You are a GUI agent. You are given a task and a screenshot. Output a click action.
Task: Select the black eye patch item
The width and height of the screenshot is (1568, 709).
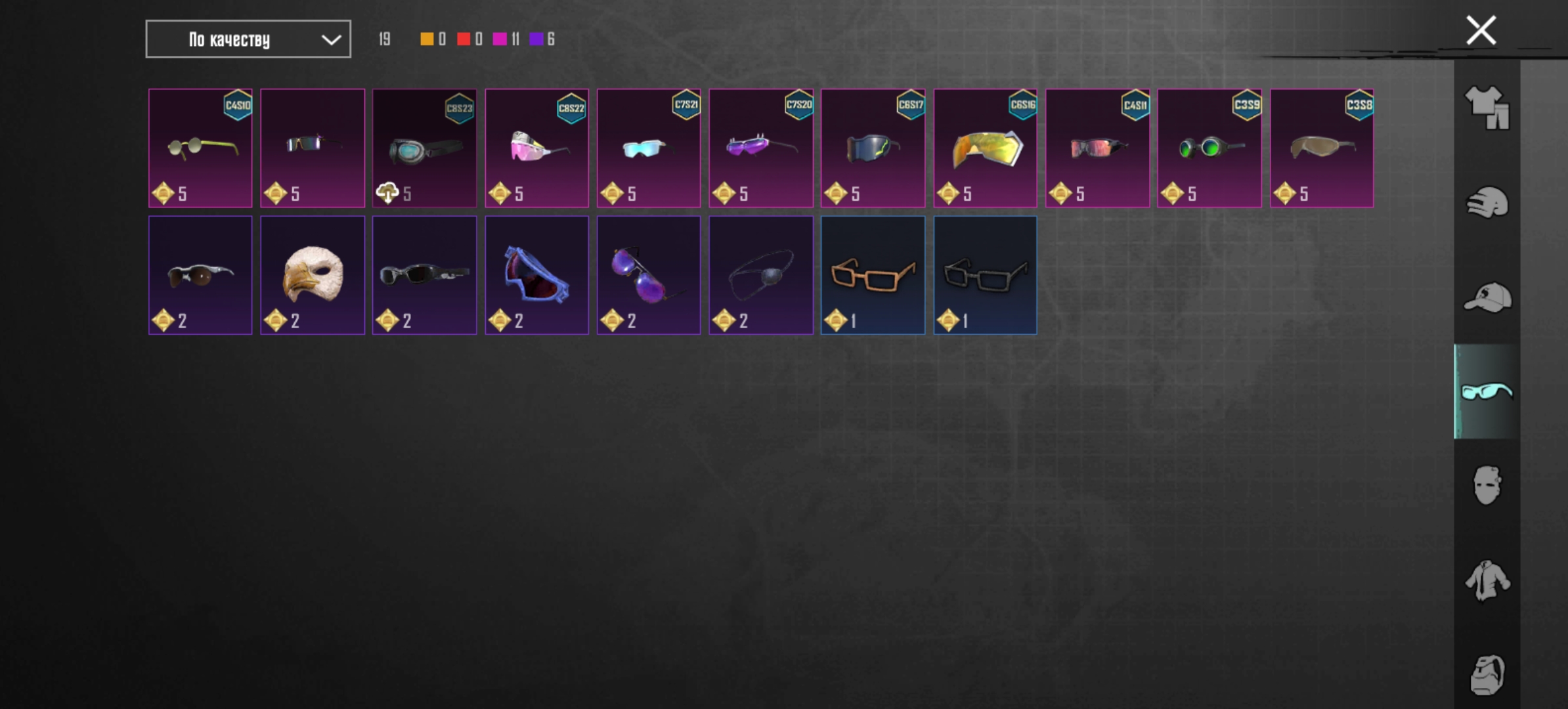pyautogui.click(x=760, y=275)
